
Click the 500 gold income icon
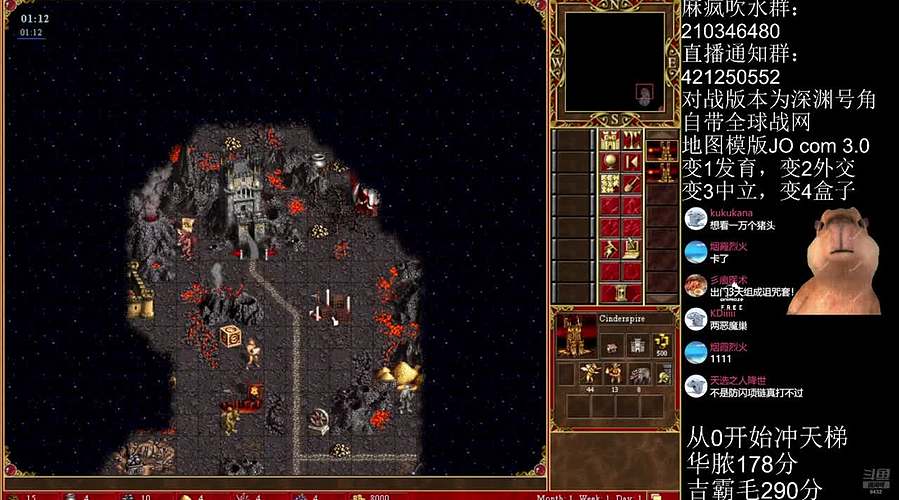tap(661, 345)
